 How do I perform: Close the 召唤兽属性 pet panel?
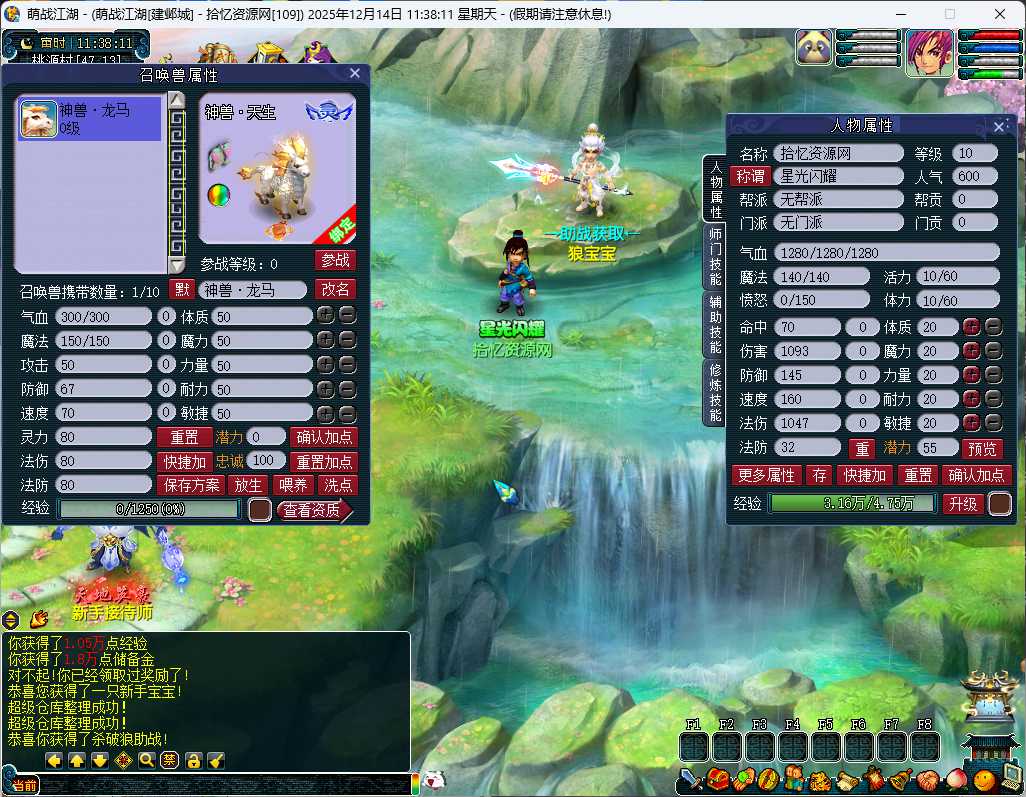point(355,73)
